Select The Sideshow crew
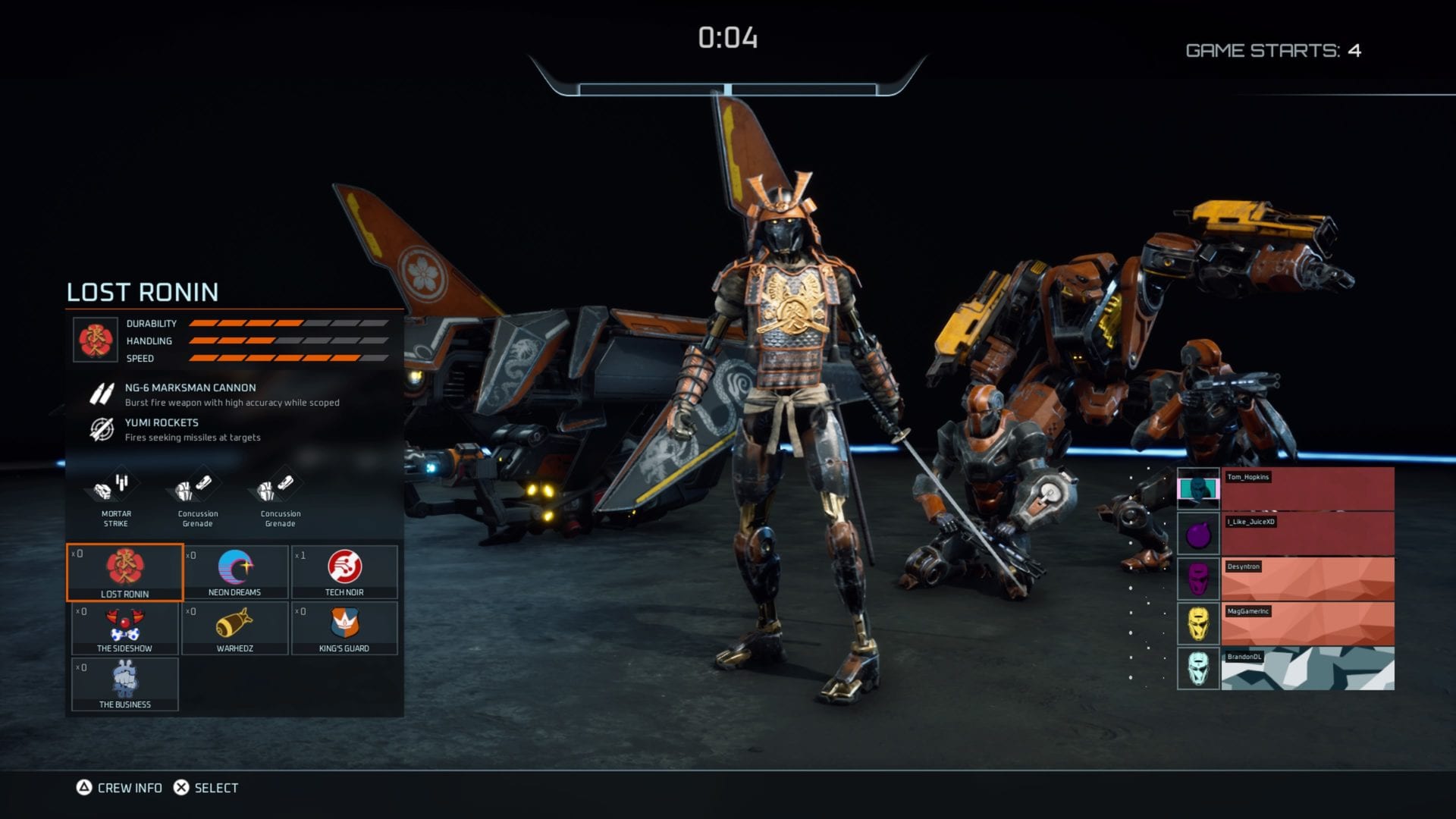 [x=125, y=628]
